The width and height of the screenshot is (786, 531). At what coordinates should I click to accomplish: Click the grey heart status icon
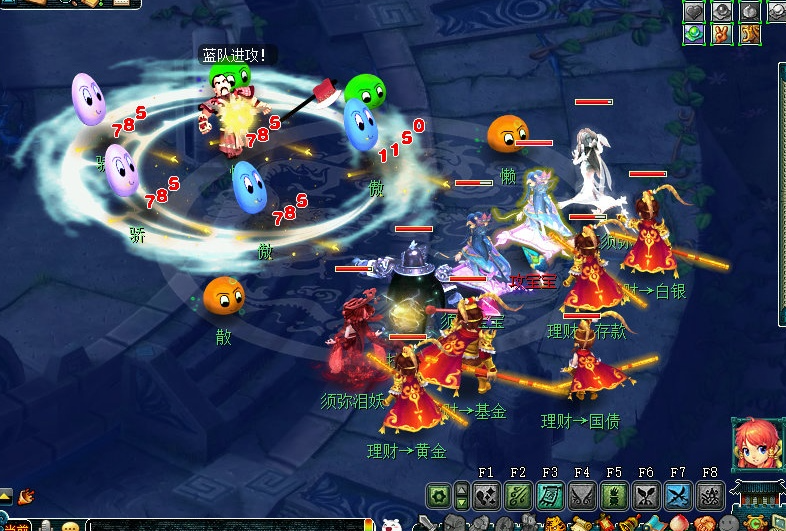click(x=696, y=12)
